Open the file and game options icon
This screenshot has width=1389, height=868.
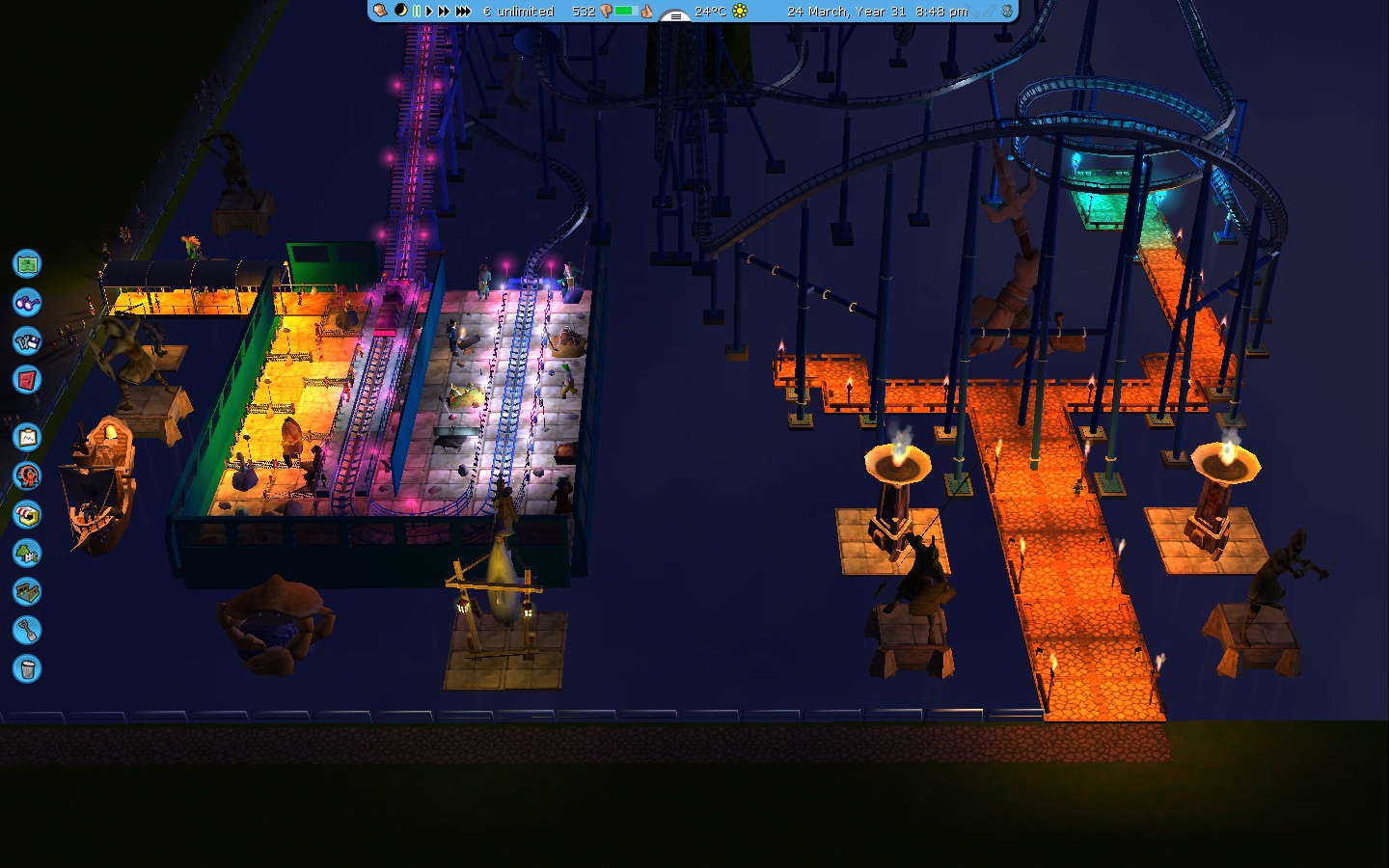(x=27, y=340)
